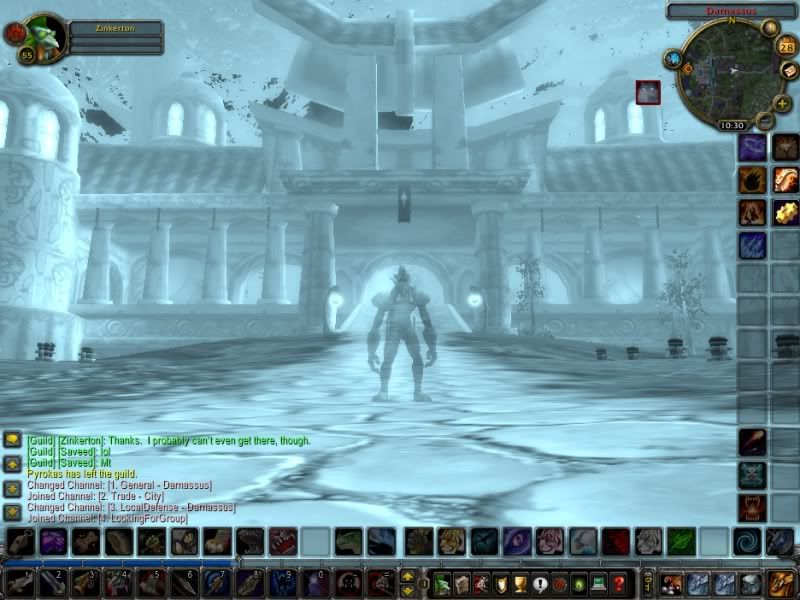
Task: Toggle the minimap tracking button
Action: click(x=674, y=59)
